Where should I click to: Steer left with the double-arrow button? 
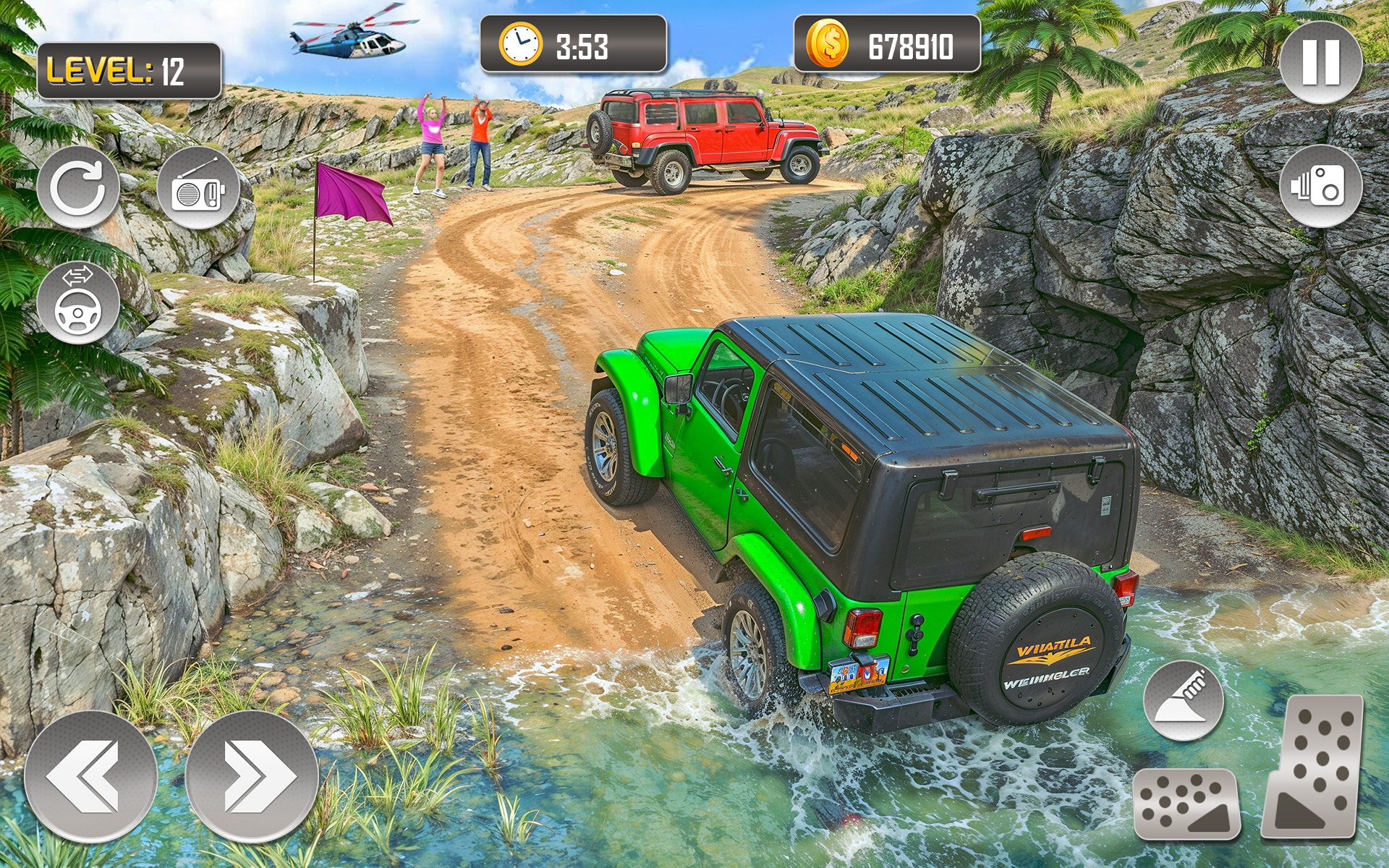click(90, 777)
